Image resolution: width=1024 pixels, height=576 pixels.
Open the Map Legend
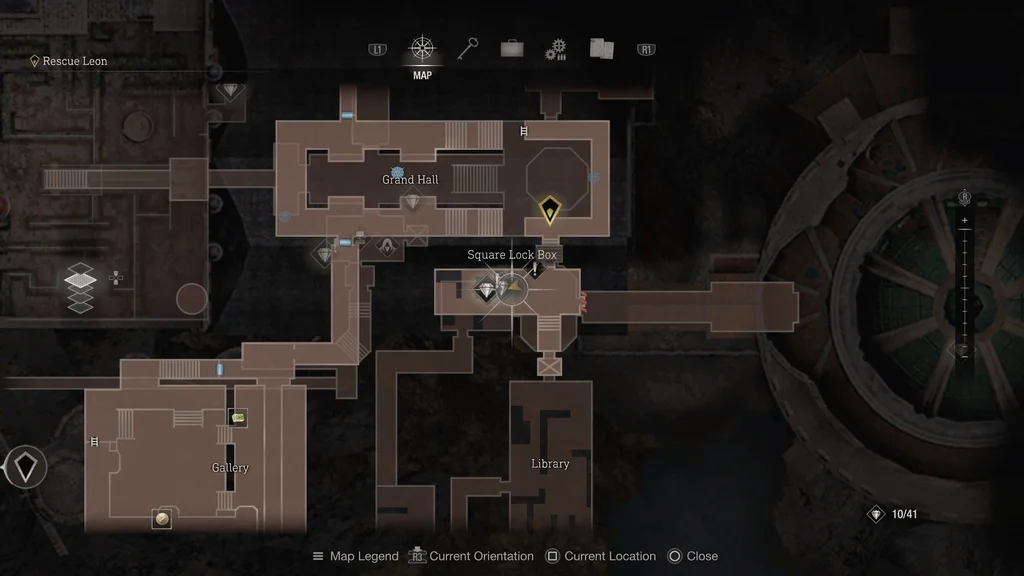355,556
